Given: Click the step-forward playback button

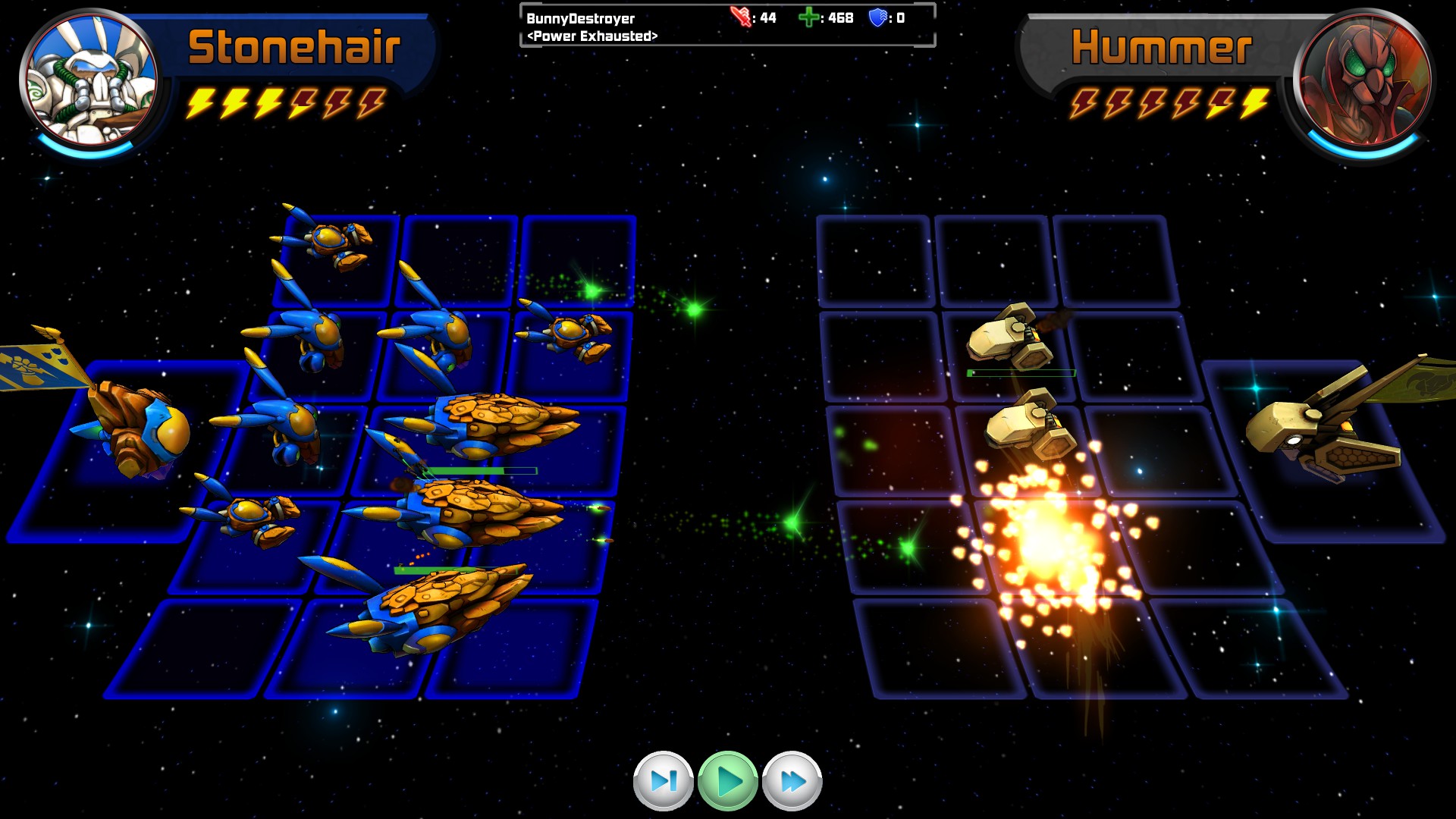Looking at the screenshot, I should click(x=663, y=780).
